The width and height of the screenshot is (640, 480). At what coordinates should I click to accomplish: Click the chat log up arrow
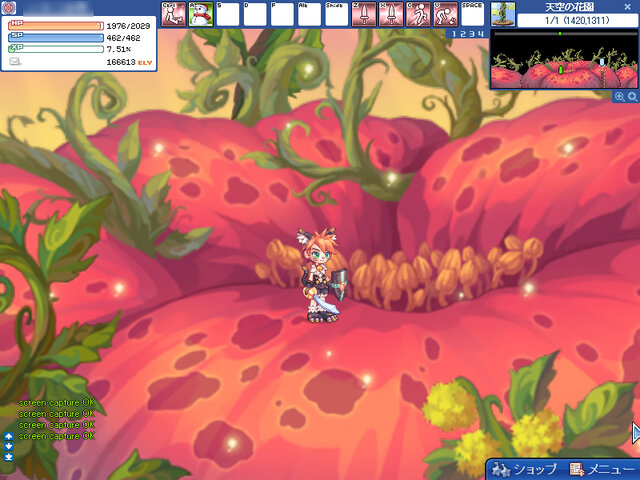(x=9, y=437)
